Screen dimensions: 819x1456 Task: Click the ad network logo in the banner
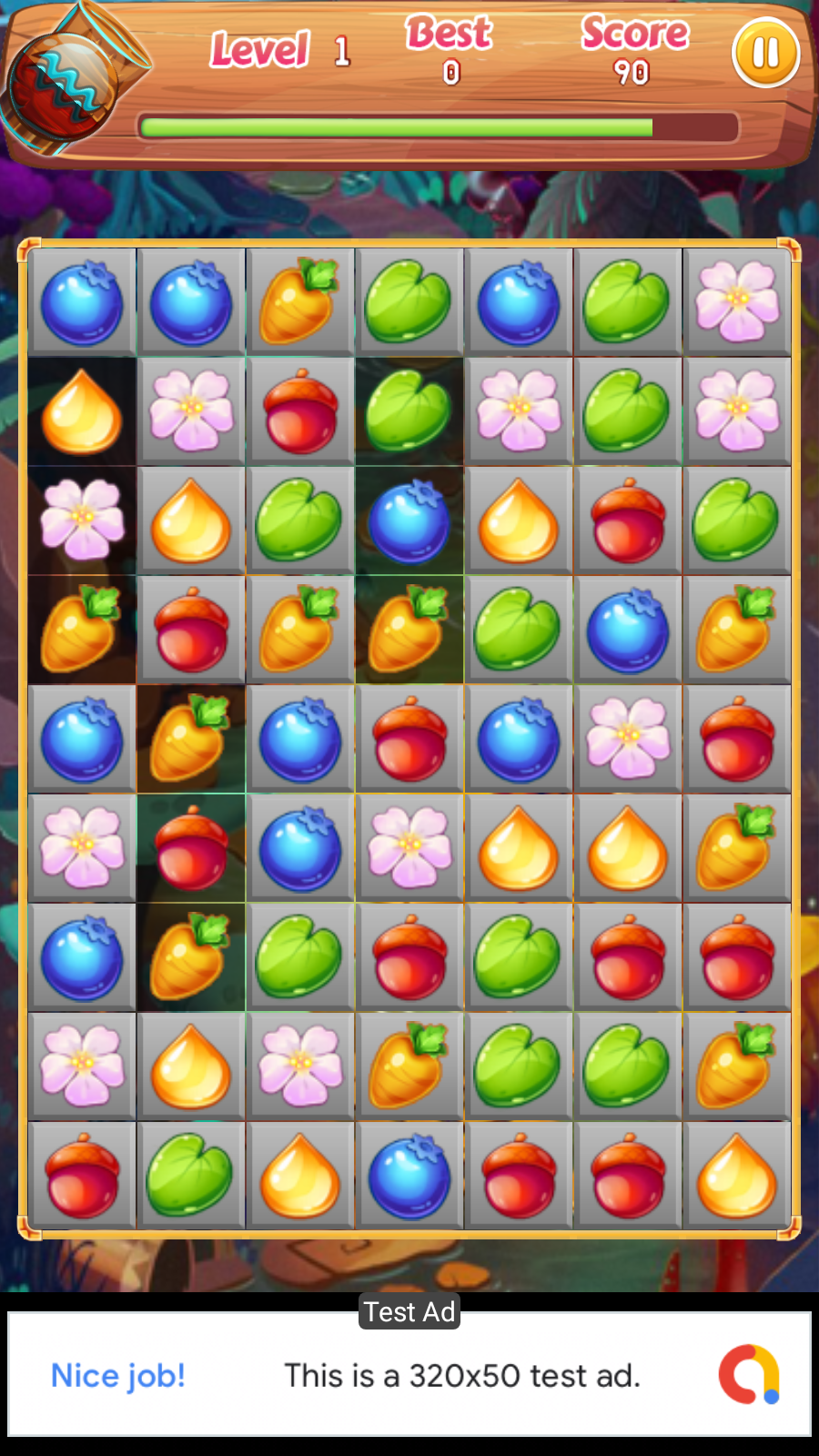tap(748, 1374)
